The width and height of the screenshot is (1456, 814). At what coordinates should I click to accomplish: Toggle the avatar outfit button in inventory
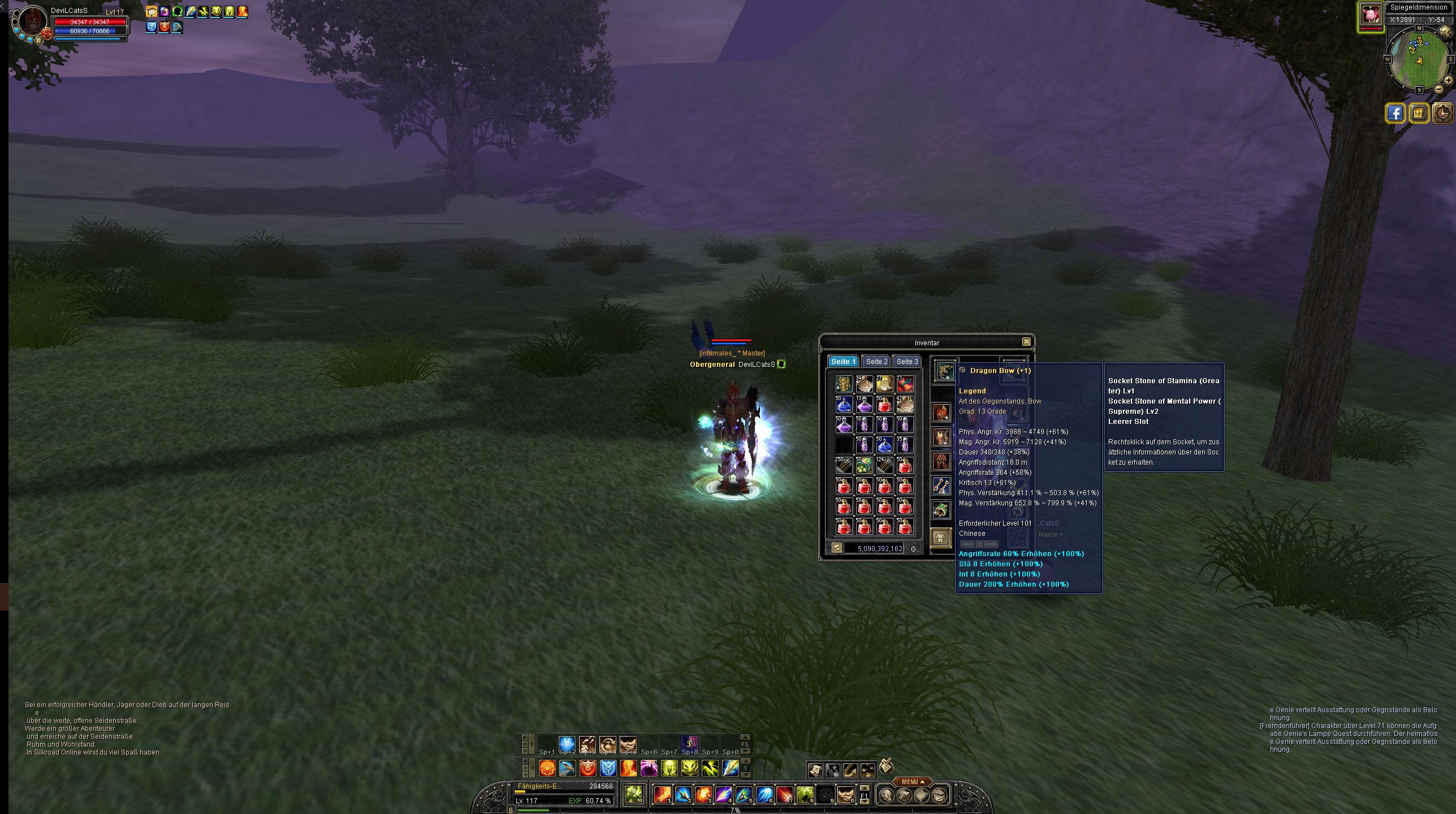941,537
